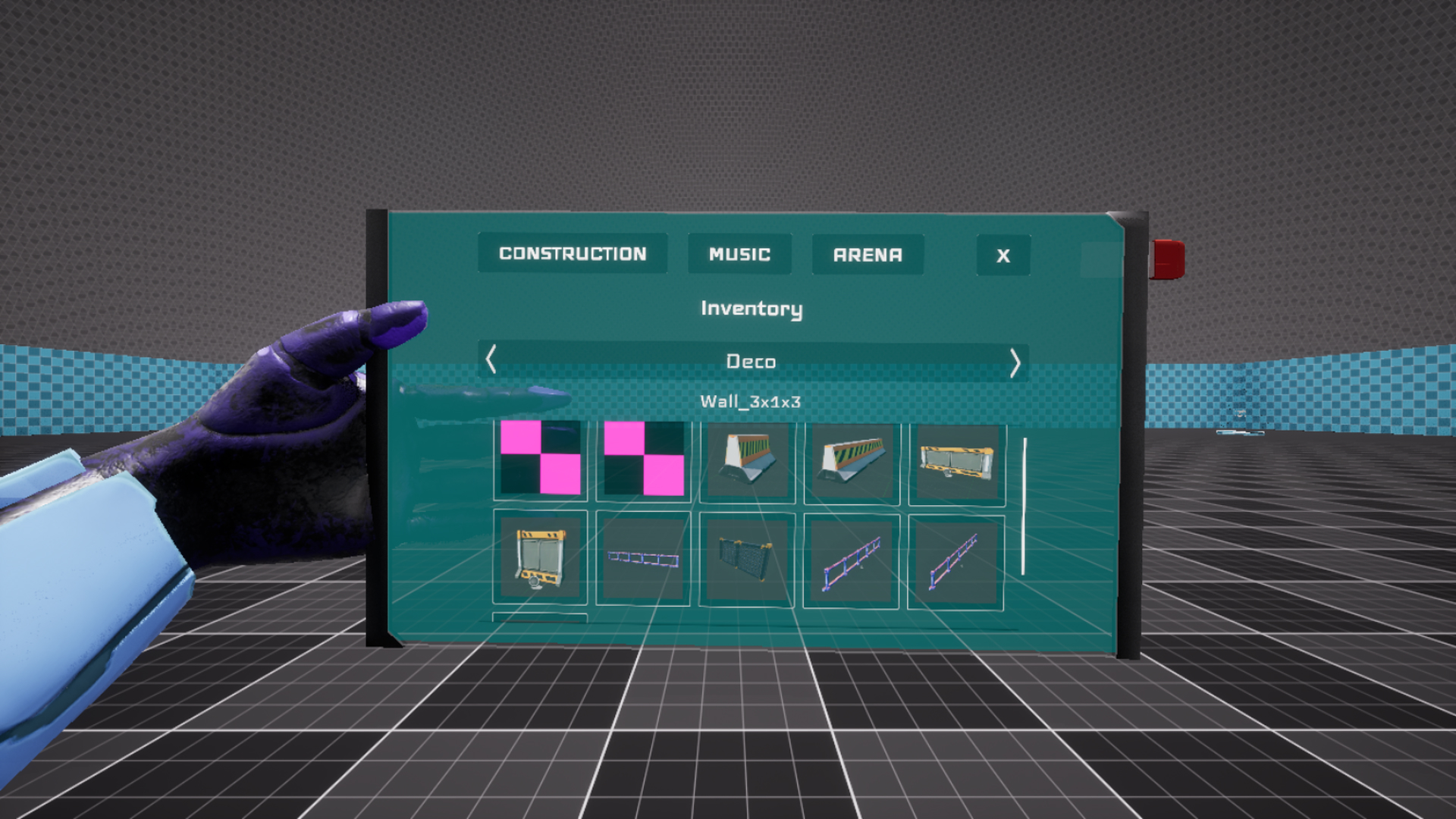Close the inventory with the X button
Screen dimensions: 1456x819
1003,256
